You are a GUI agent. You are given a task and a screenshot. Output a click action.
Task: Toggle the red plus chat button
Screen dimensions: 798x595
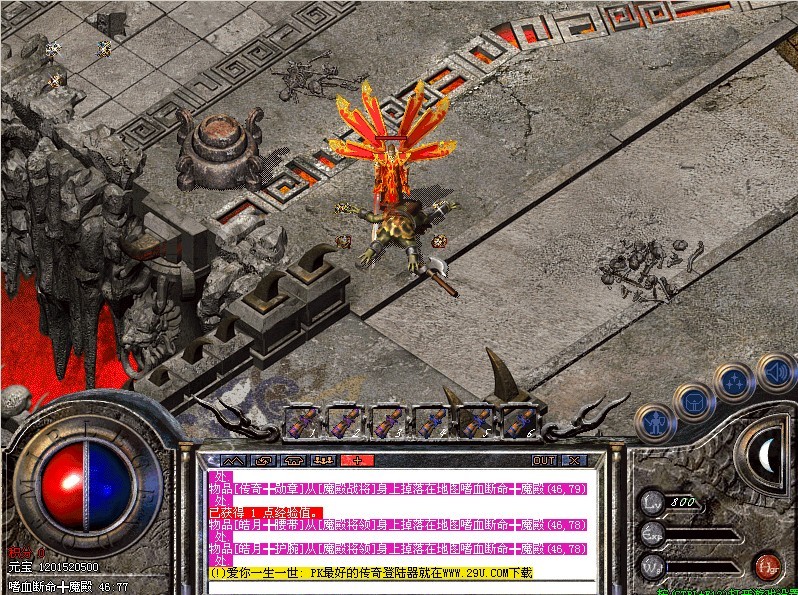point(356,460)
